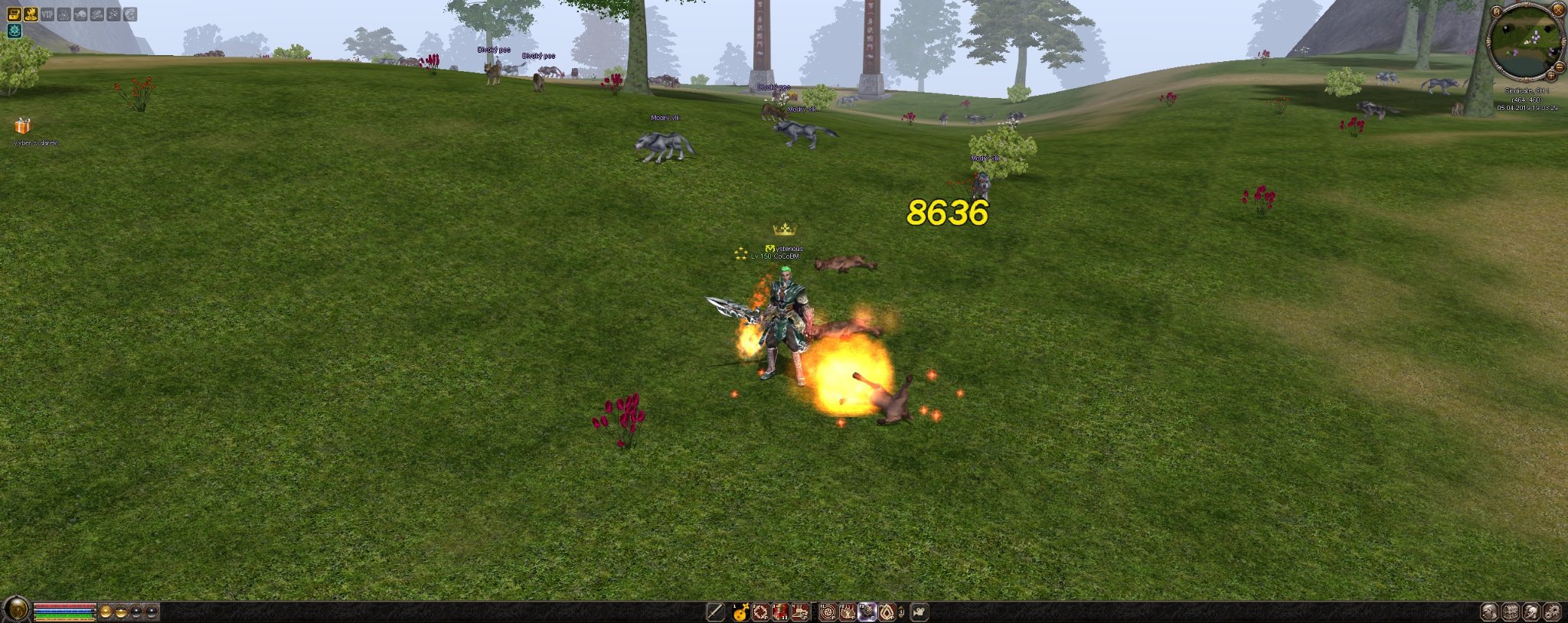Use the red potion in slot 3
This screenshot has width=1568, height=623.
click(780, 612)
